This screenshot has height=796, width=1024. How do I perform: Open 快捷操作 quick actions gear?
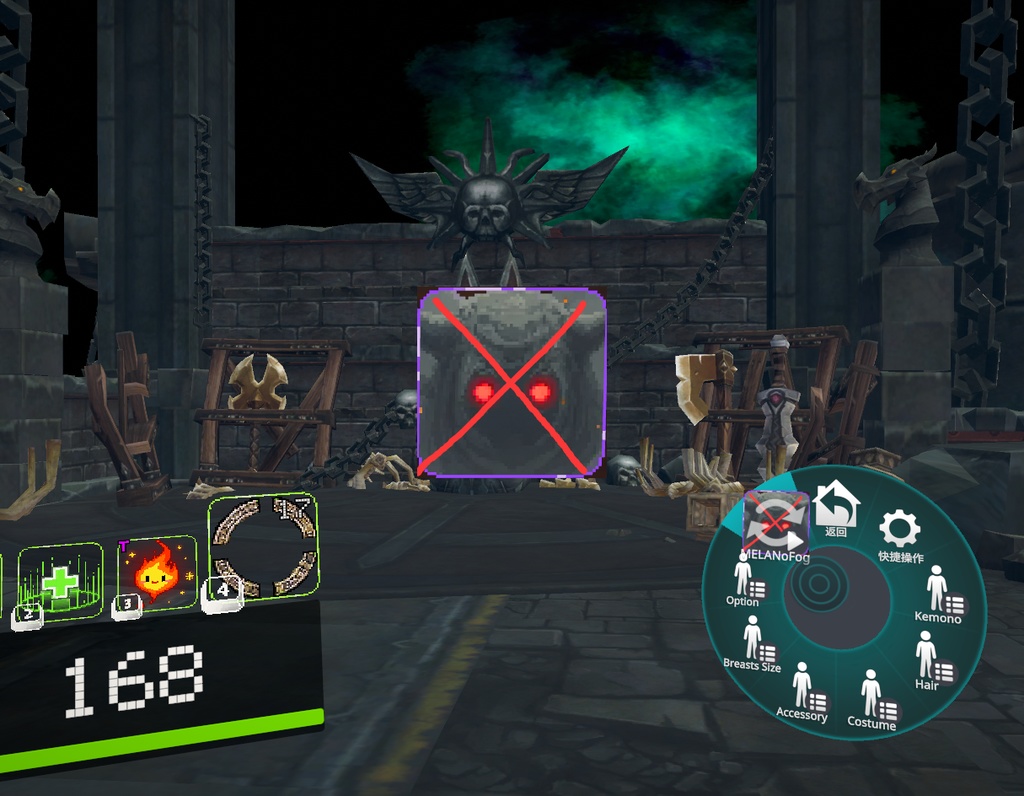tap(899, 532)
